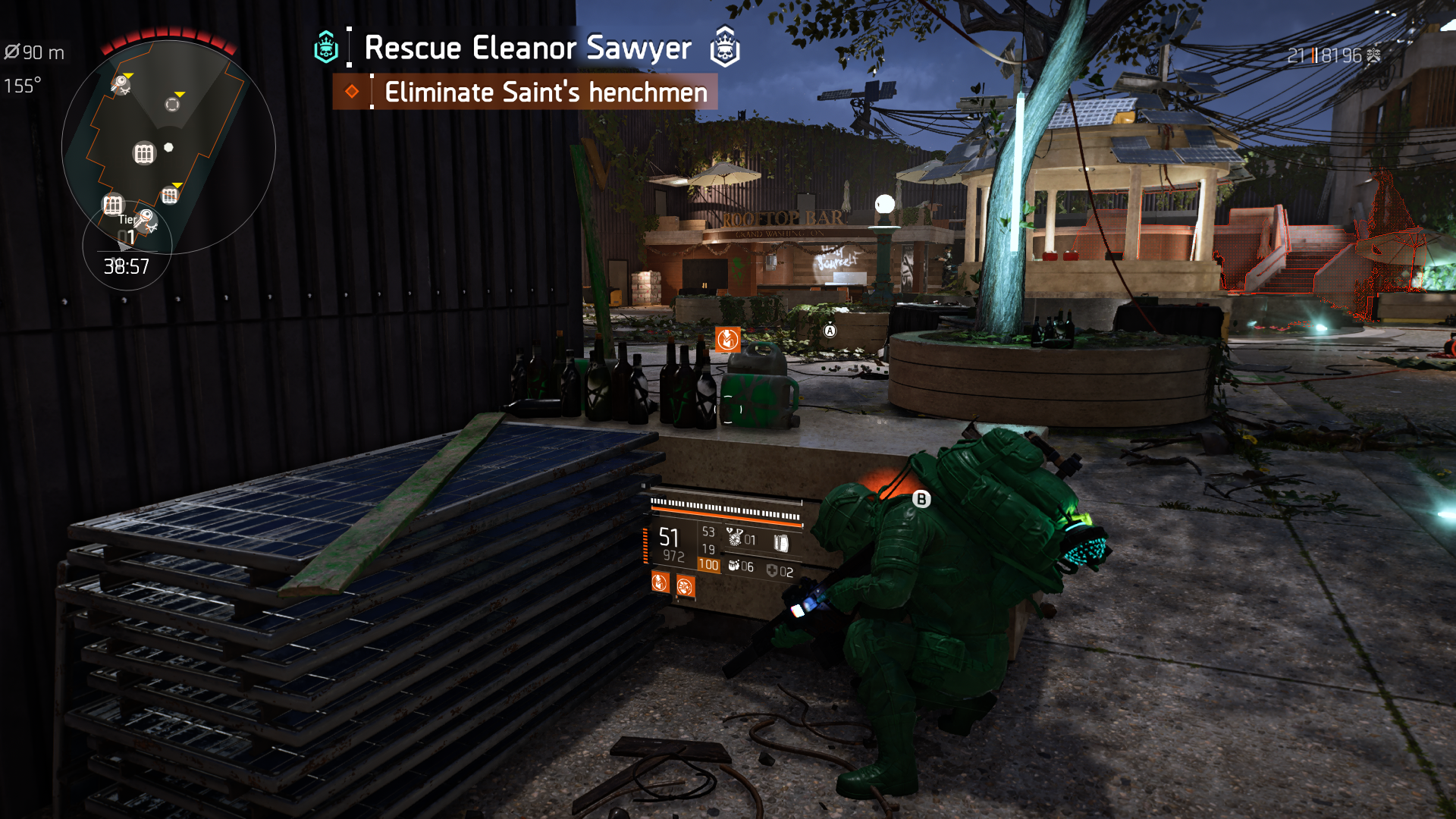
Task: Click the dashed circle marker on minimap
Action: (x=173, y=104)
